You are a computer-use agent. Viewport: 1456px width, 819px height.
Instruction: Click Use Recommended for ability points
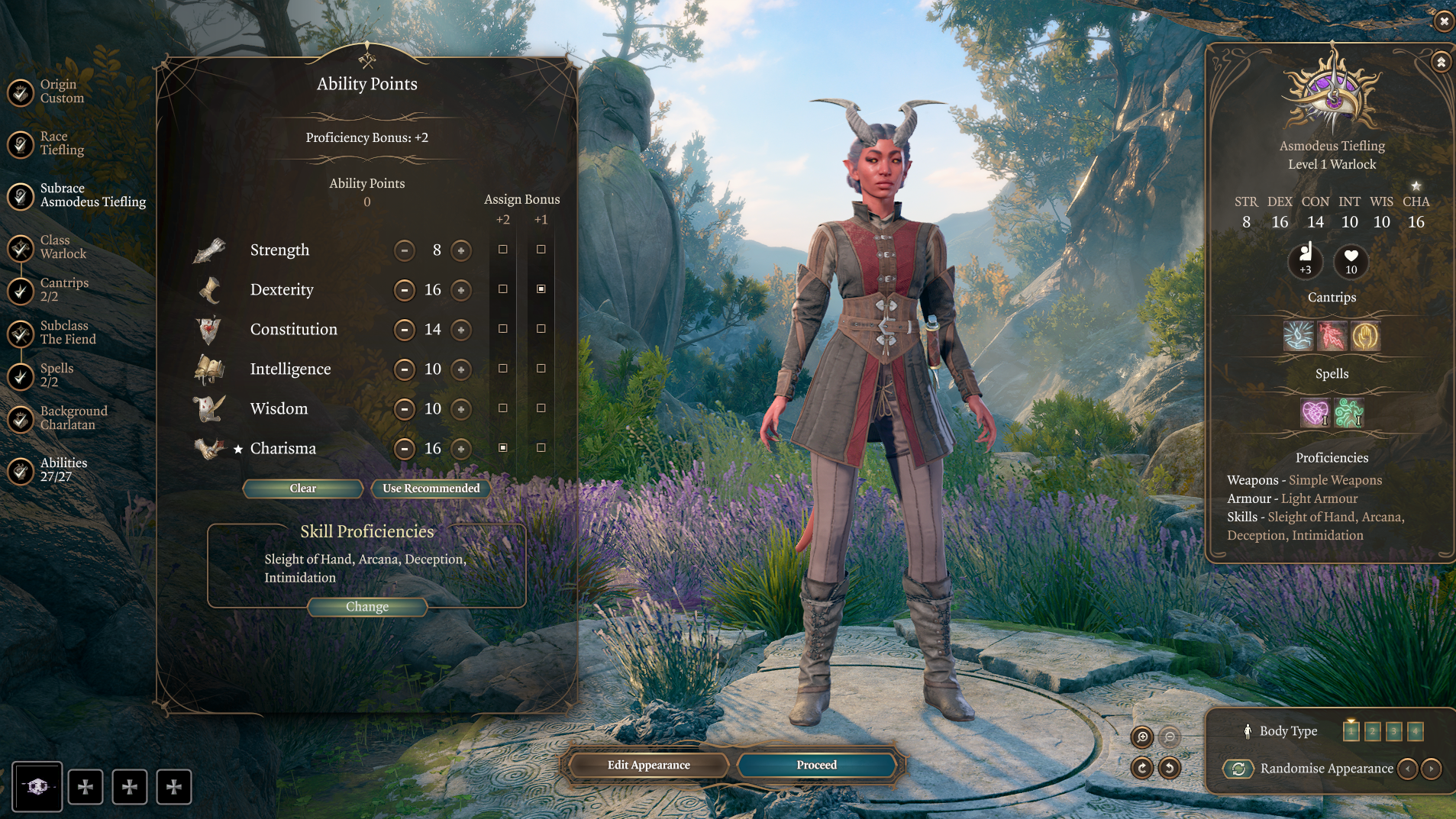[430, 488]
